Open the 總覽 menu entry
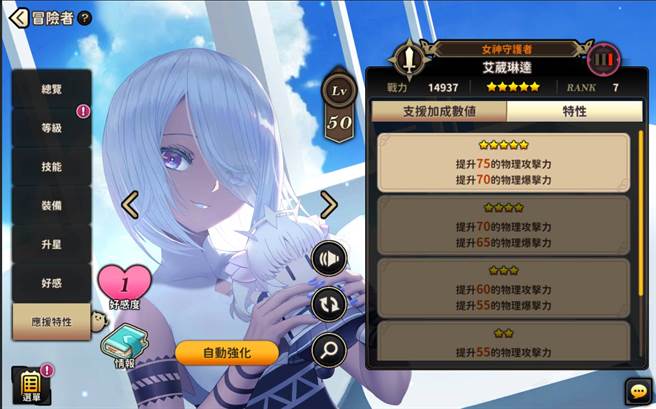Image resolution: width=656 pixels, height=409 pixels. click(52, 89)
